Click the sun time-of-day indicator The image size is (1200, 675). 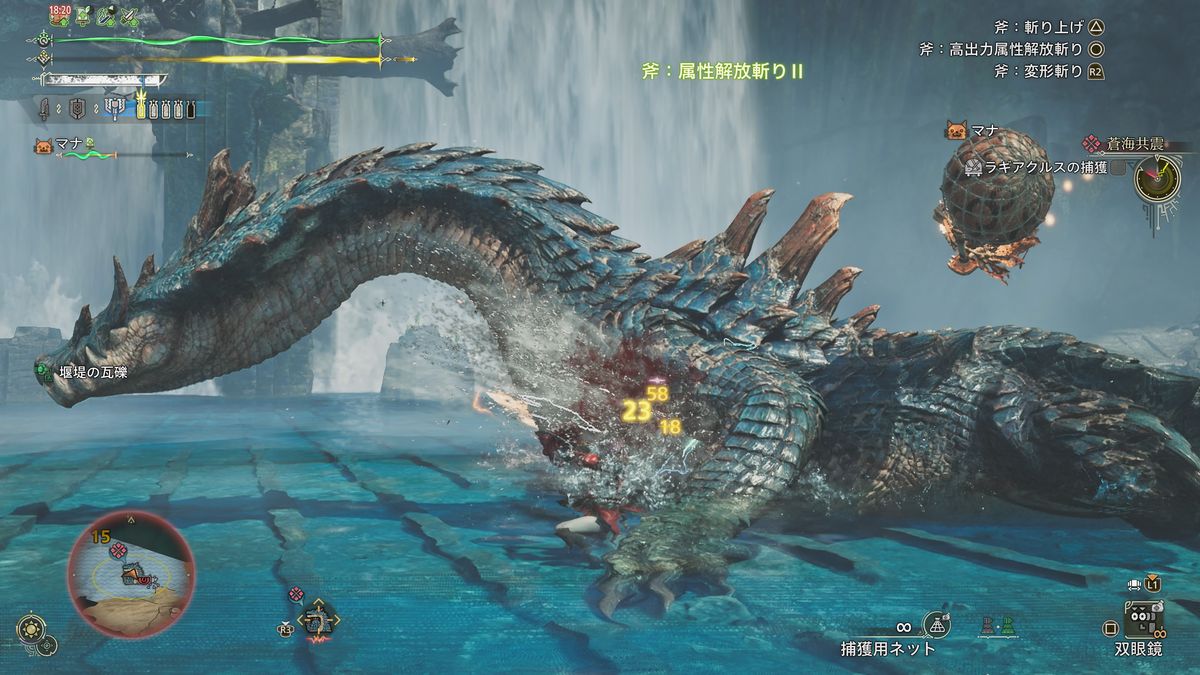coord(30,629)
